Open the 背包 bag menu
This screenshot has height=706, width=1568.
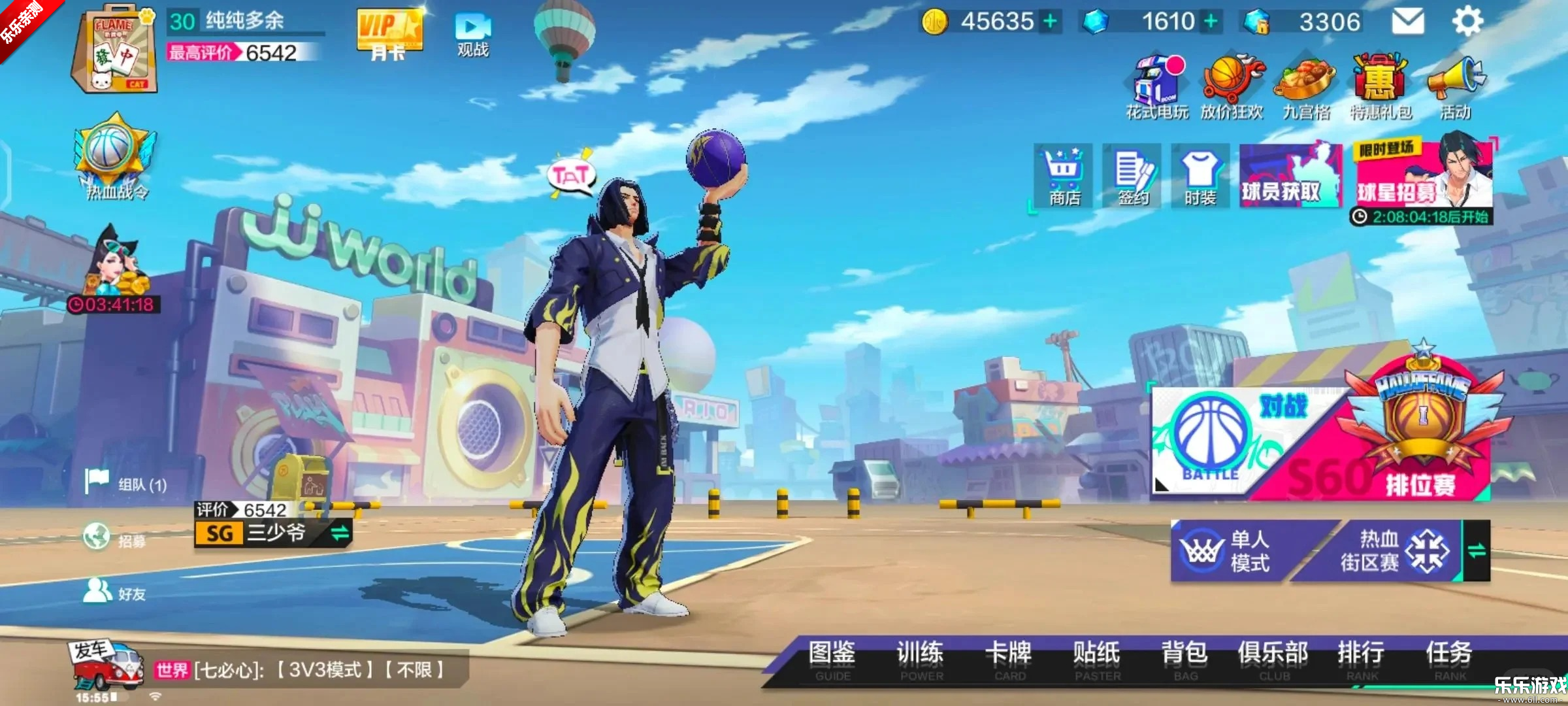[x=1184, y=660]
